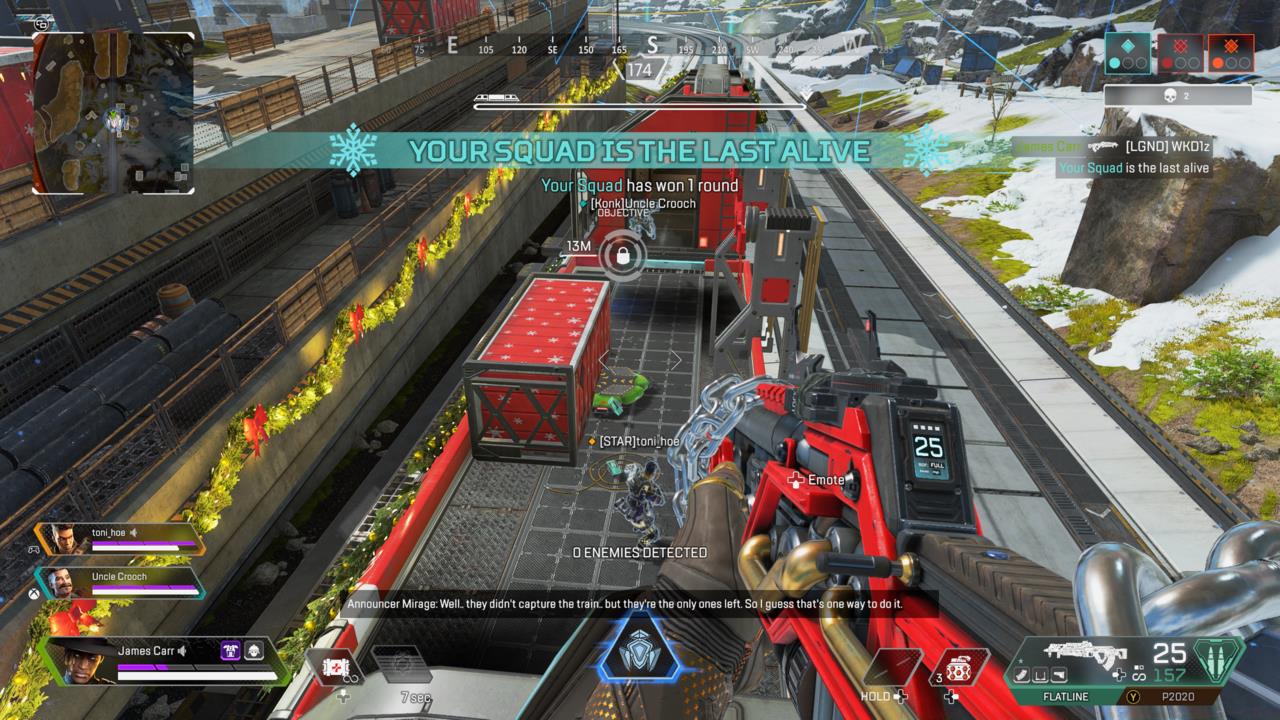This screenshot has height=720, width=1280.
Task: Click the objective lock marker
Action: (622, 256)
